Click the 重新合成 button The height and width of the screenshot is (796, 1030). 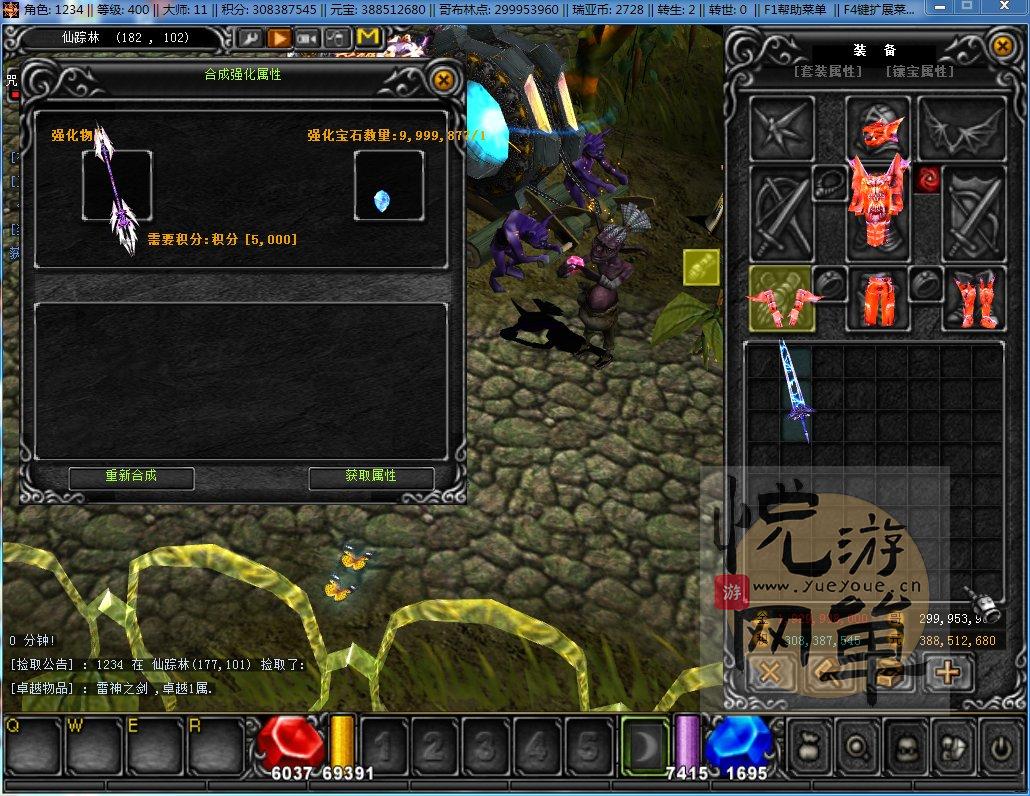(131, 477)
